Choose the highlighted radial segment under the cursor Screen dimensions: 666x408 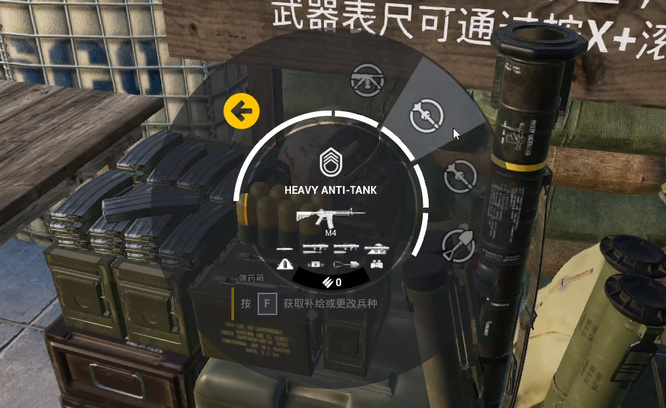point(426,116)
